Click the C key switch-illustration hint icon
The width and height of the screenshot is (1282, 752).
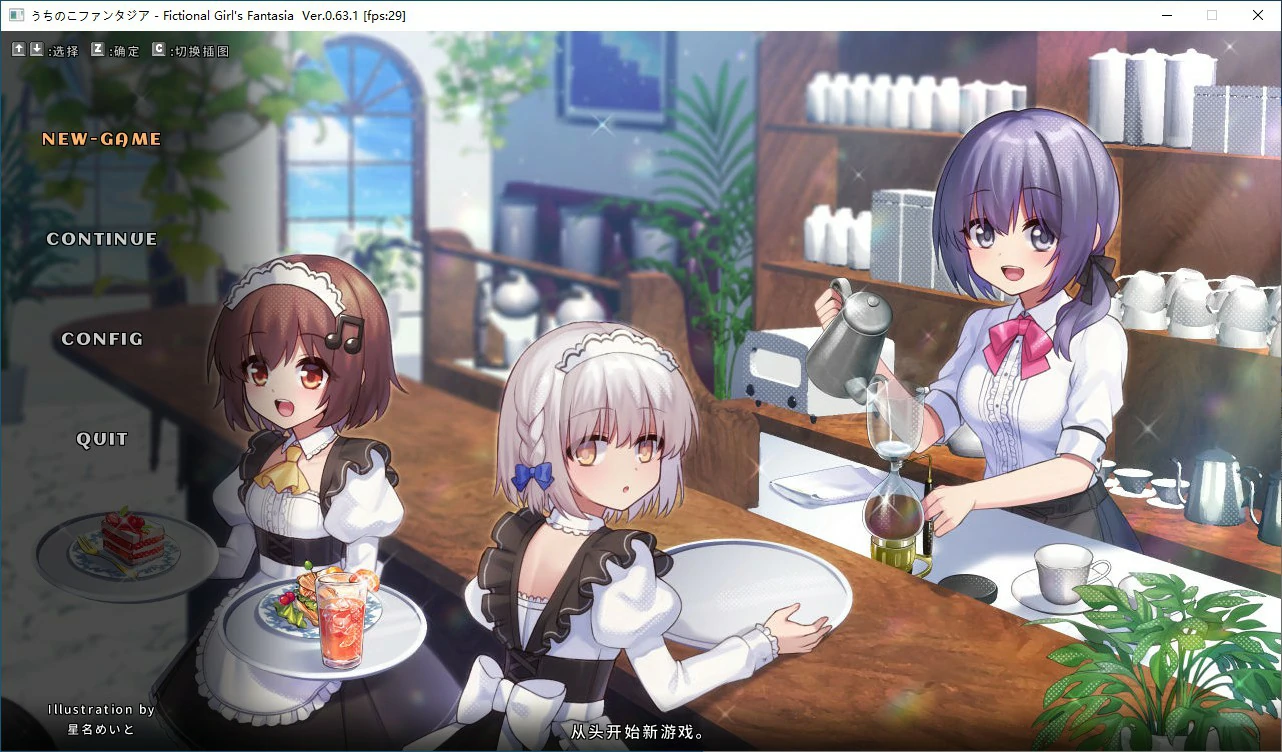coord(161,47)
